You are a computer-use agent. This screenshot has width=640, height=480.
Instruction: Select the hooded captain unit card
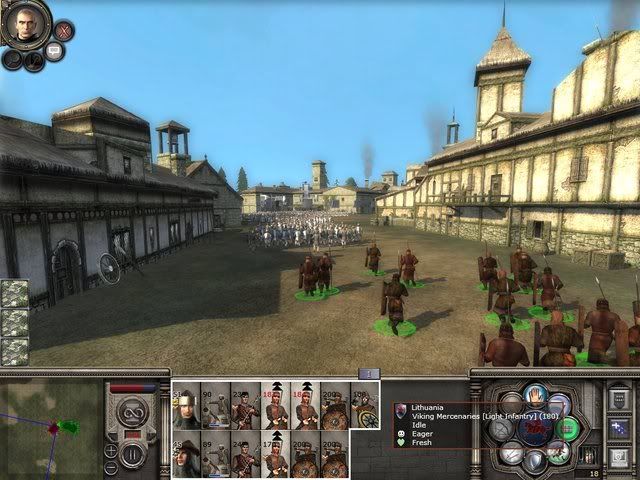point(186,455)
